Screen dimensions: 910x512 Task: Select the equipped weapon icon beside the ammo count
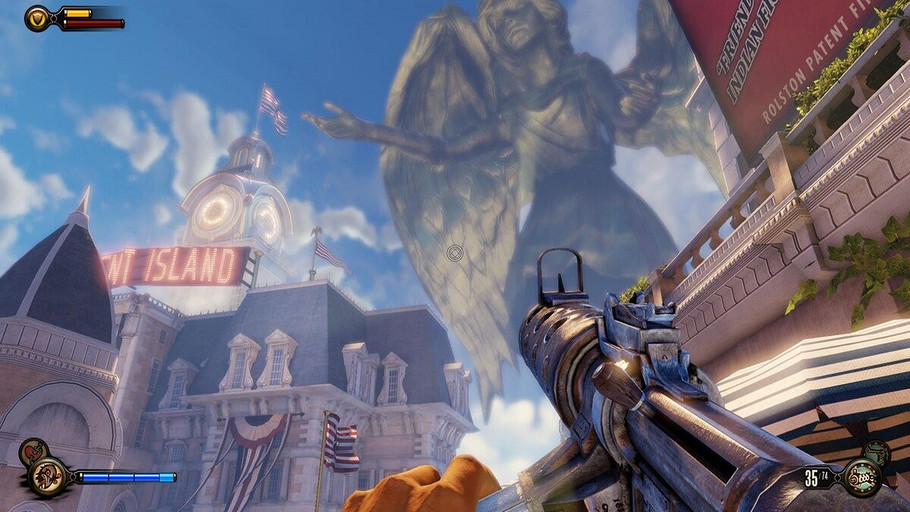(860, 478)
